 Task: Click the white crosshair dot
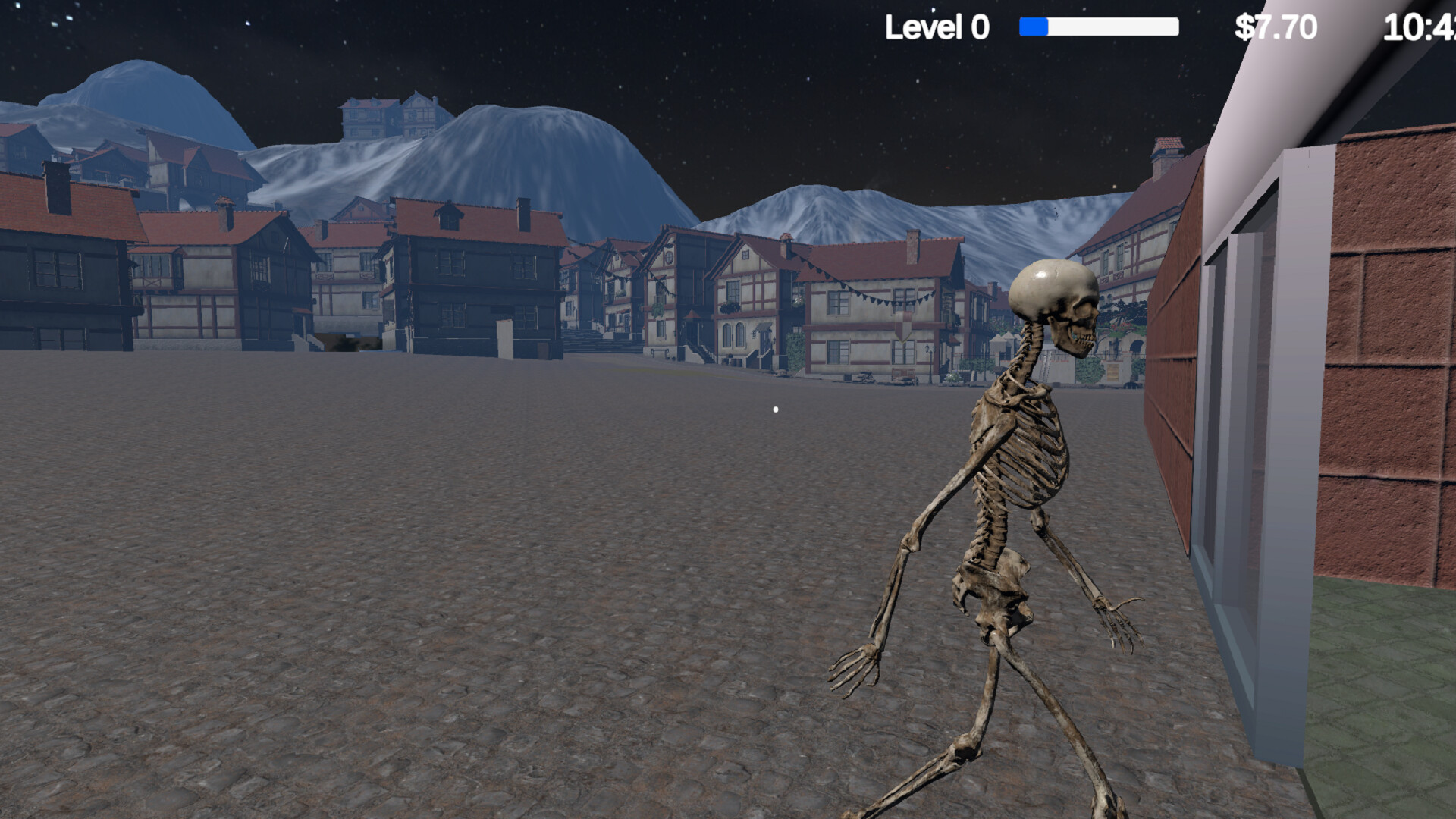(x=775, y=409)
